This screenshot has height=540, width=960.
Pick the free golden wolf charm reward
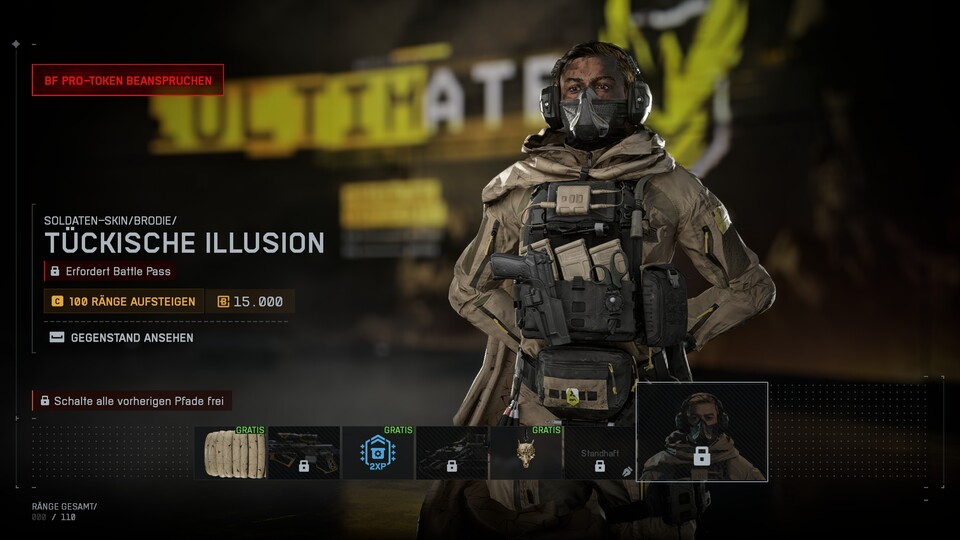tap(526, 453)
